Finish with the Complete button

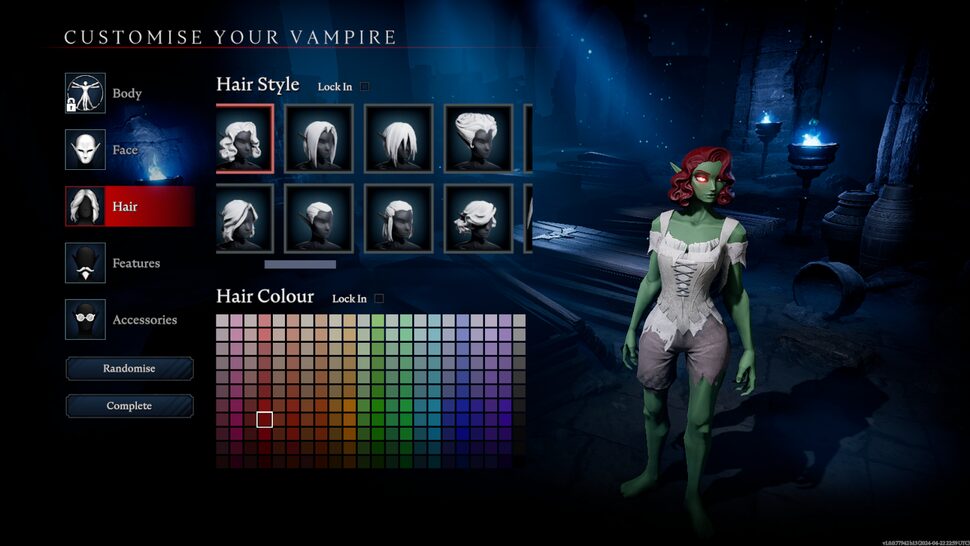[129, 406]
